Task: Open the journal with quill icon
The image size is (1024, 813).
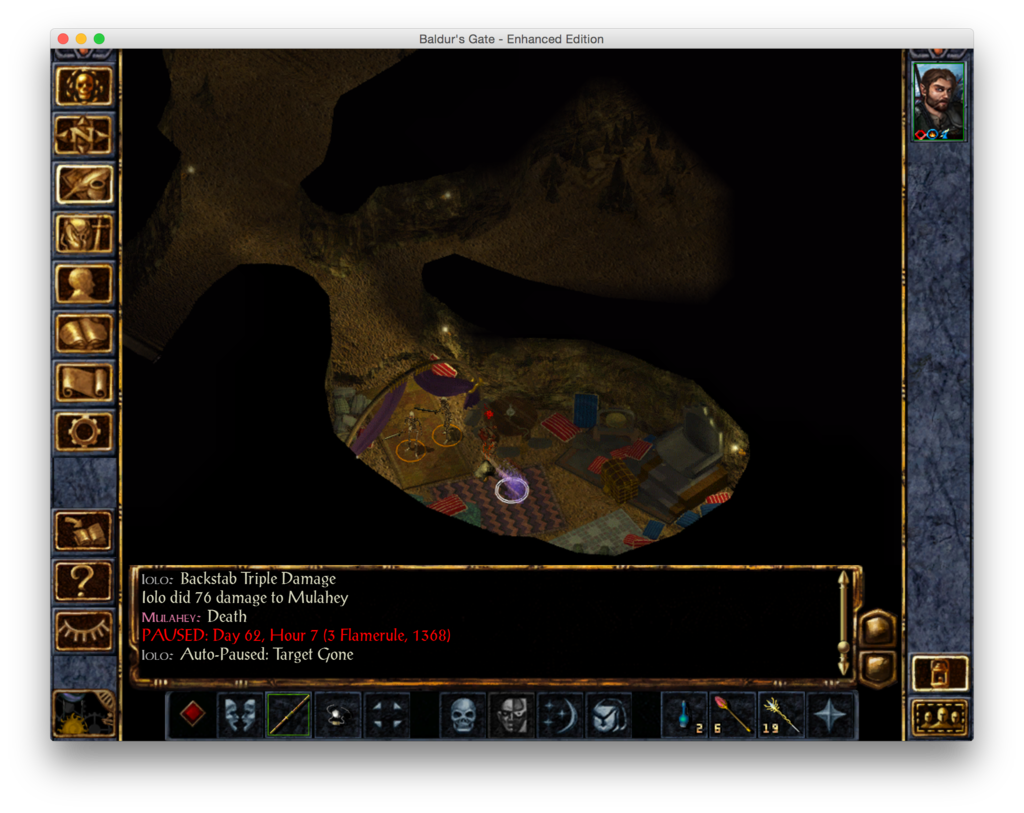Action: click(x=84, y=184)
